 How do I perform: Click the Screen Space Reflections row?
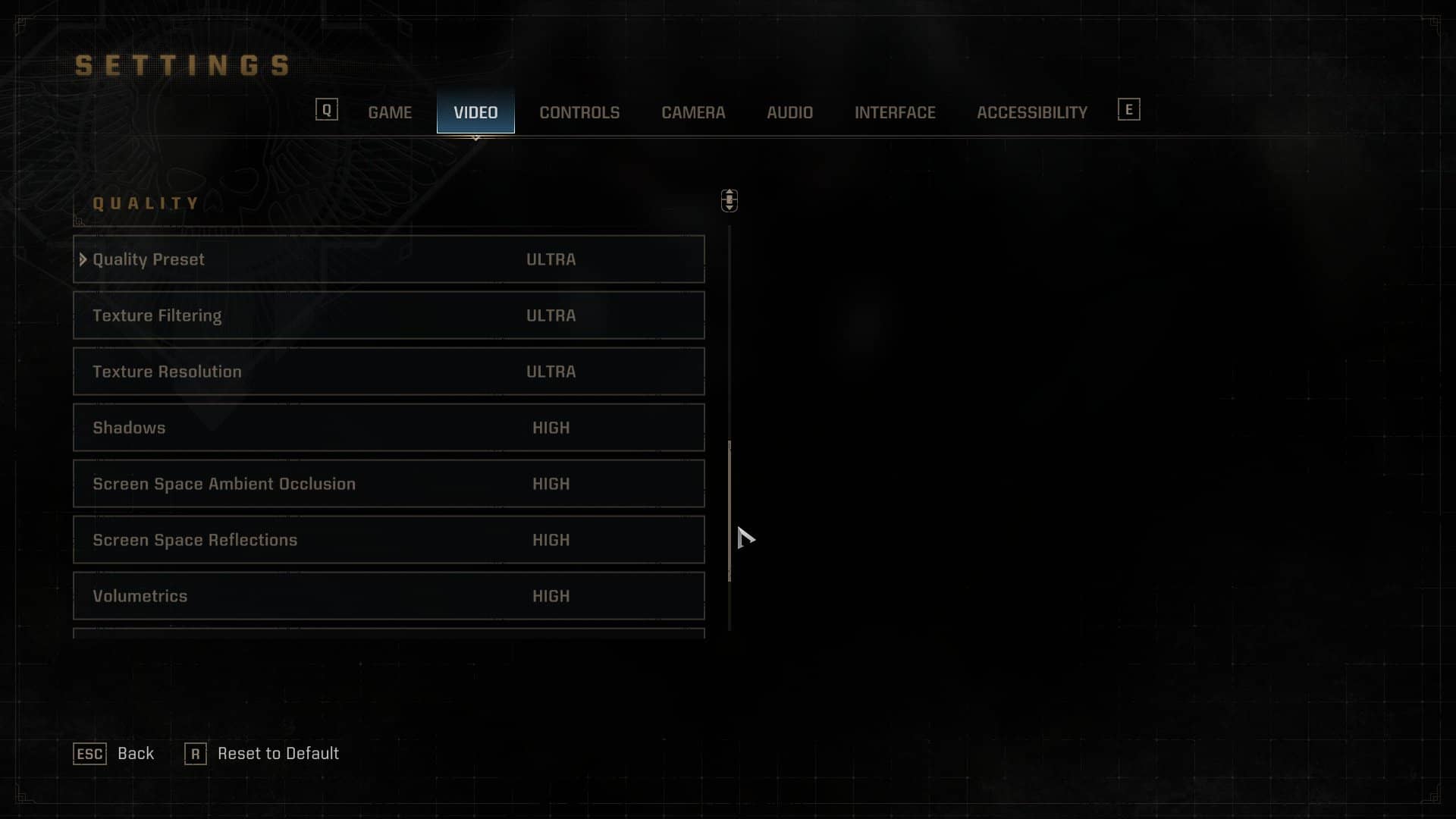tap(388, 540)
